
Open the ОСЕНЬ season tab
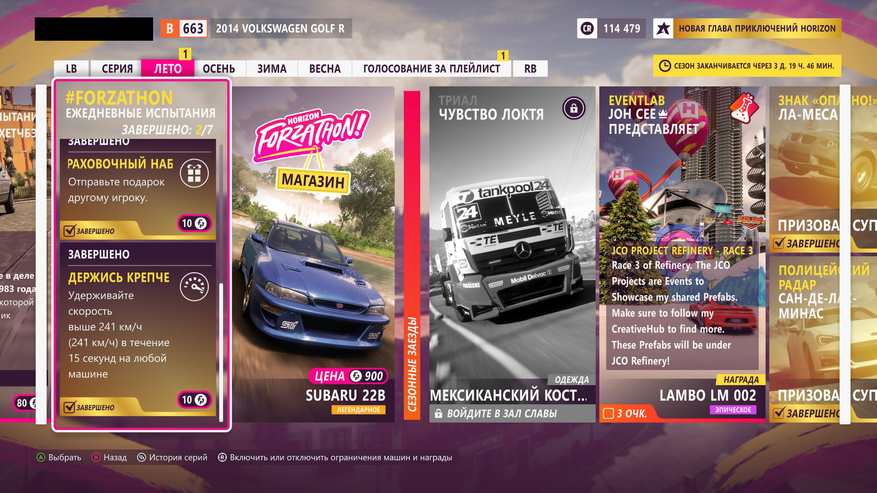click(218, 69)
